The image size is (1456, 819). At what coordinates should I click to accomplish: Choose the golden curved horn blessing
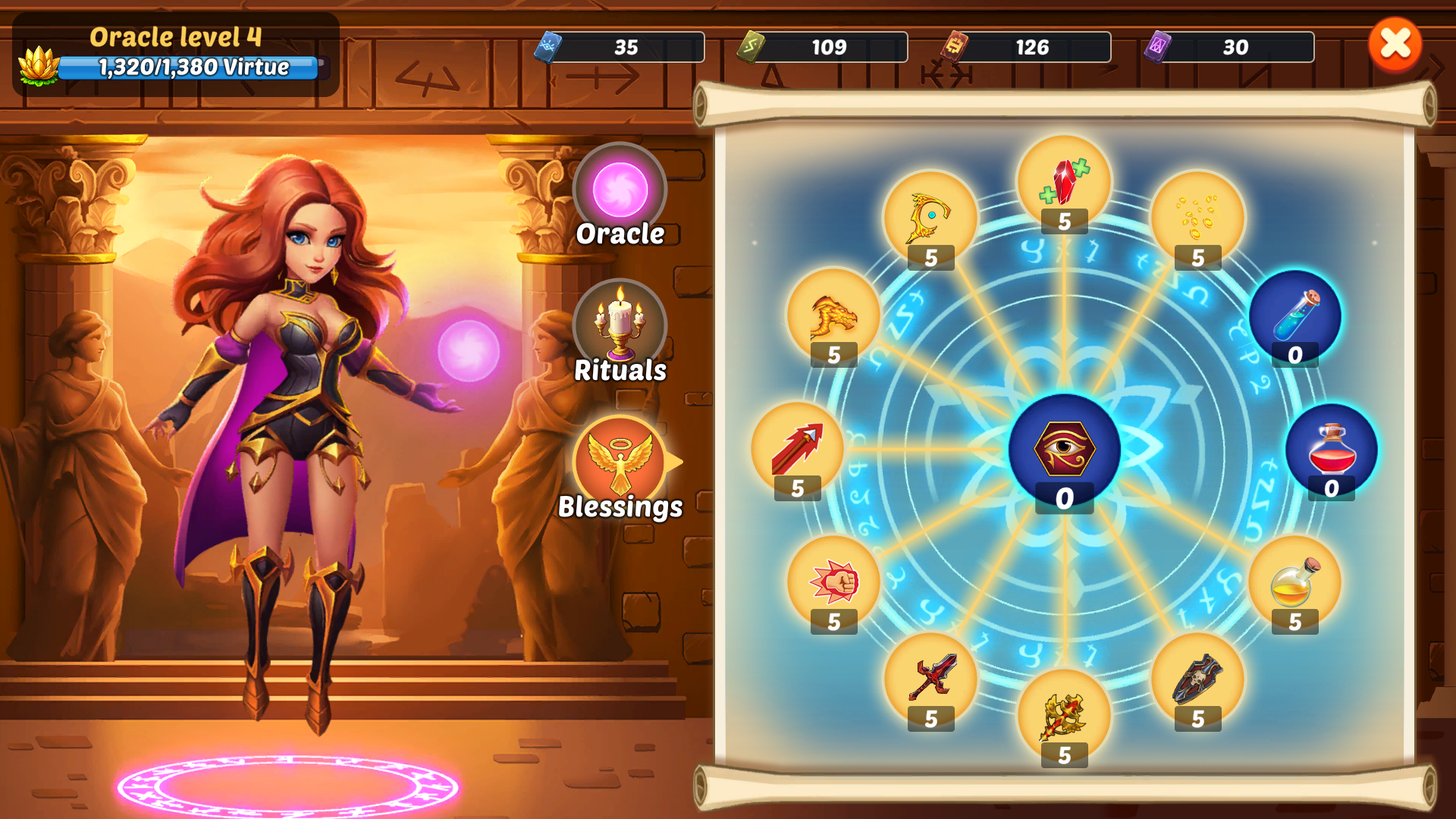point(931,218)
